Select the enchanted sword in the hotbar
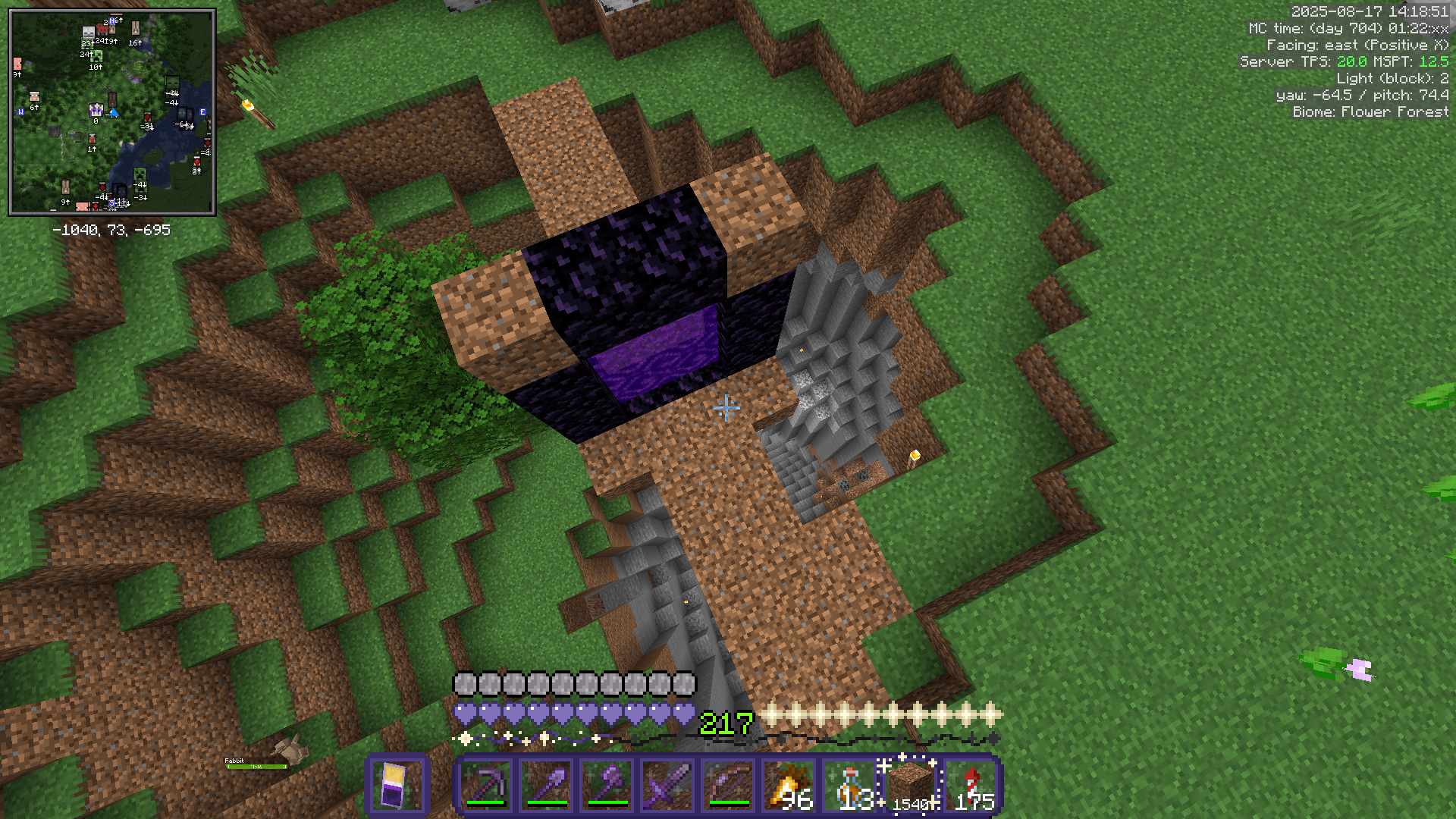The width and height of the screenshot is (1456, 819). click(x=669, y=785)
